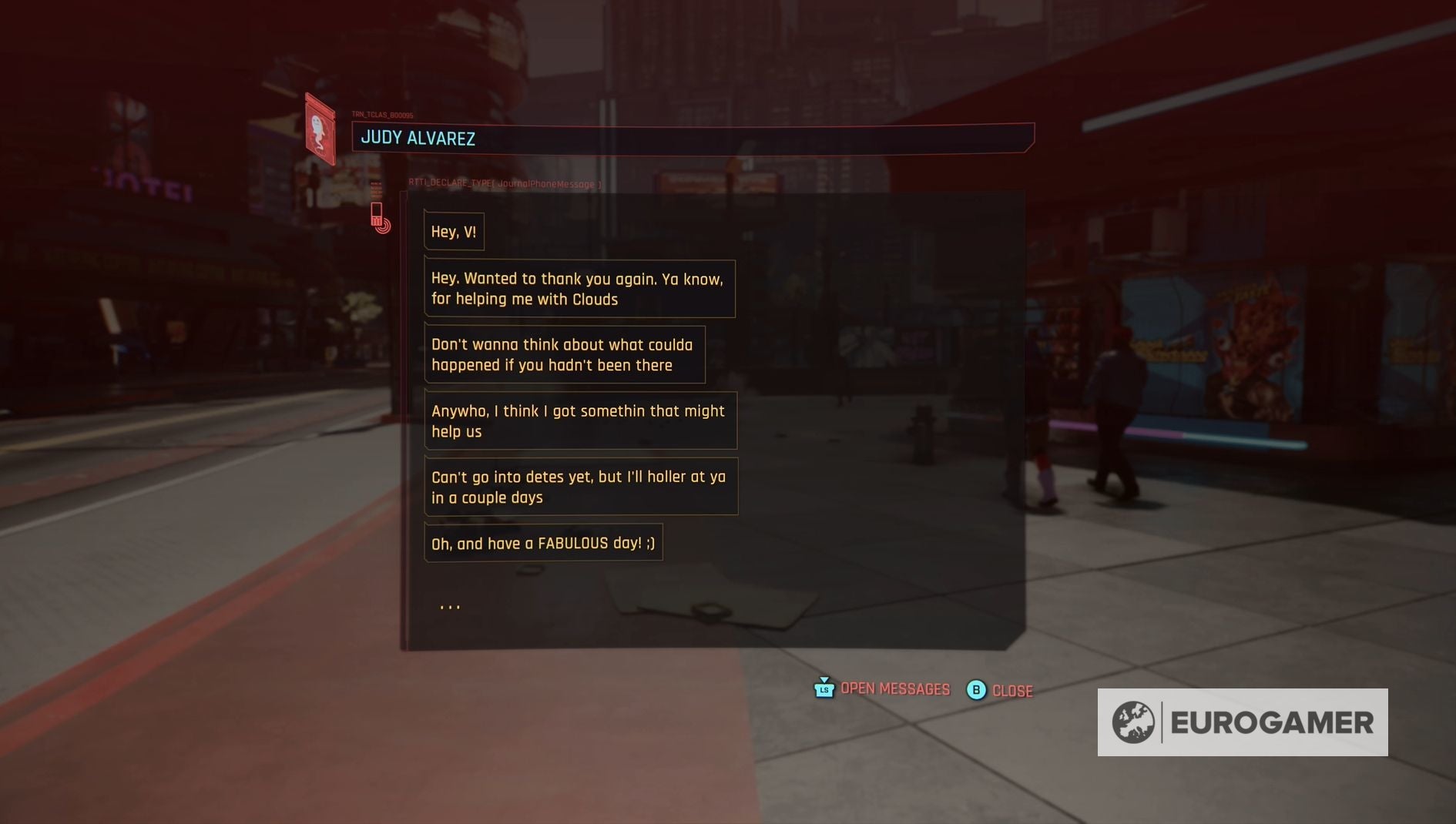This screenshot has height=824, width=1456.
Task: Click the typing indicator dots
Action: (450, 605)
